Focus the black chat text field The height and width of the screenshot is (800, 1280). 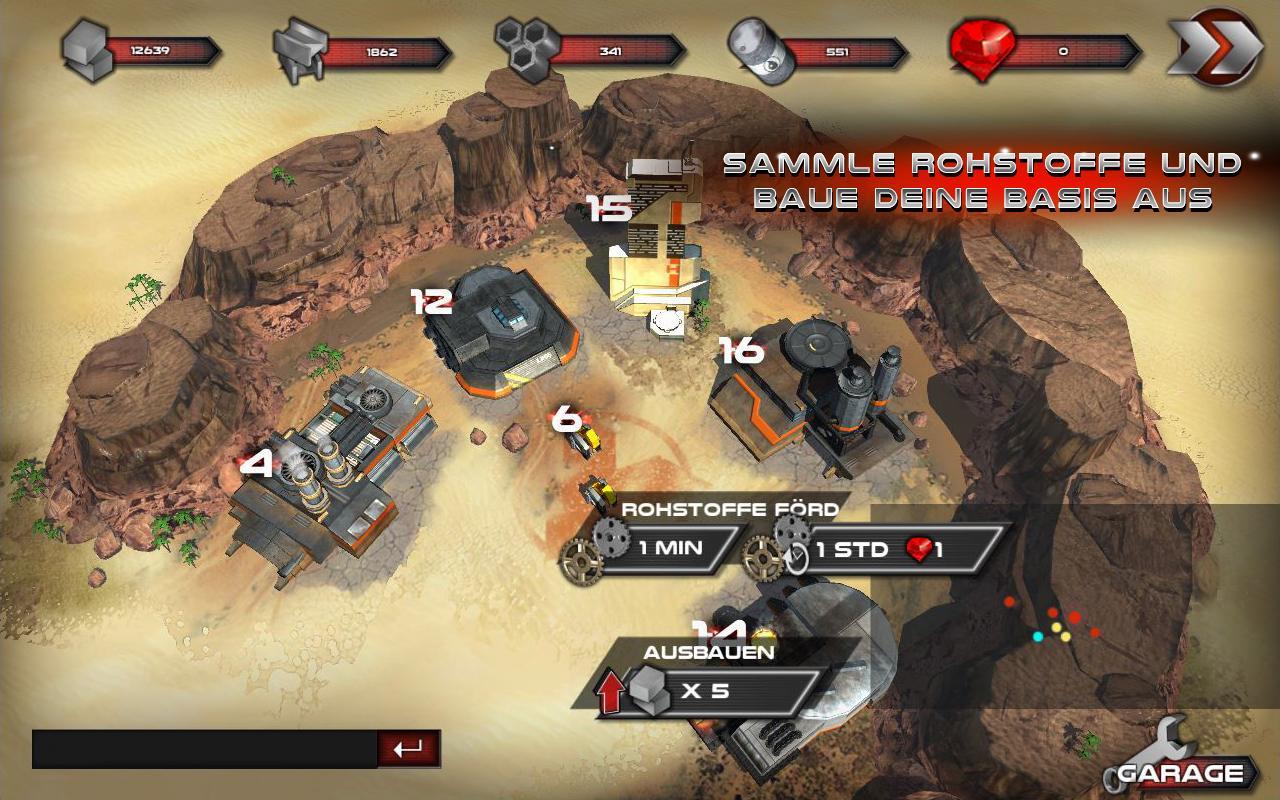[x=204, y=749]
